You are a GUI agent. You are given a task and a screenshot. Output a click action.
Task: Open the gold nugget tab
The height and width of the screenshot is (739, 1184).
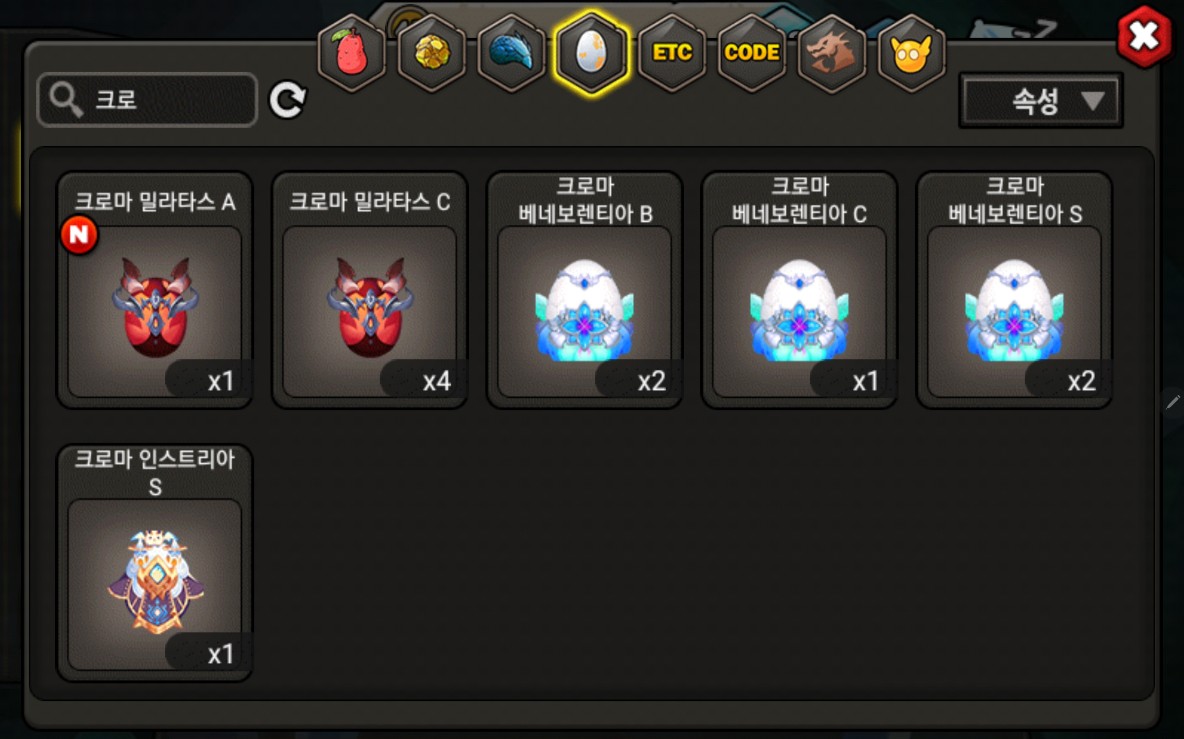(431, 53)
